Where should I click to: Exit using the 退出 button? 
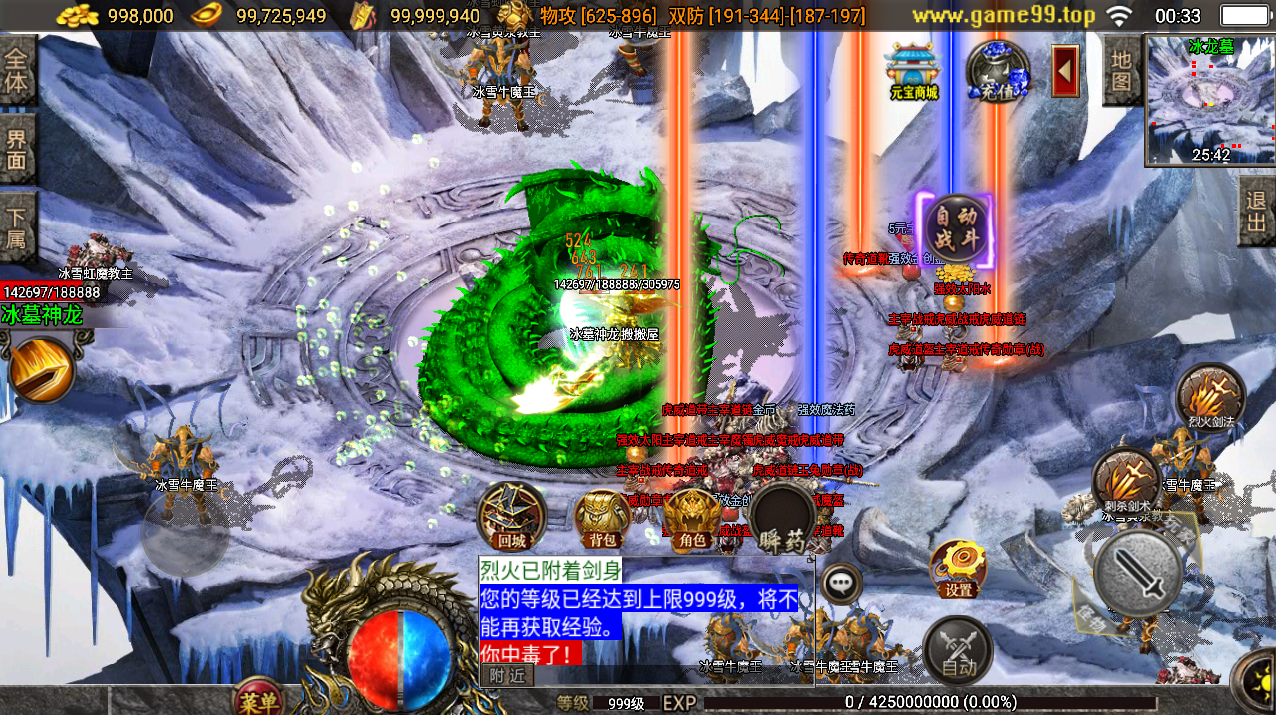click(x=1256, y=211)
